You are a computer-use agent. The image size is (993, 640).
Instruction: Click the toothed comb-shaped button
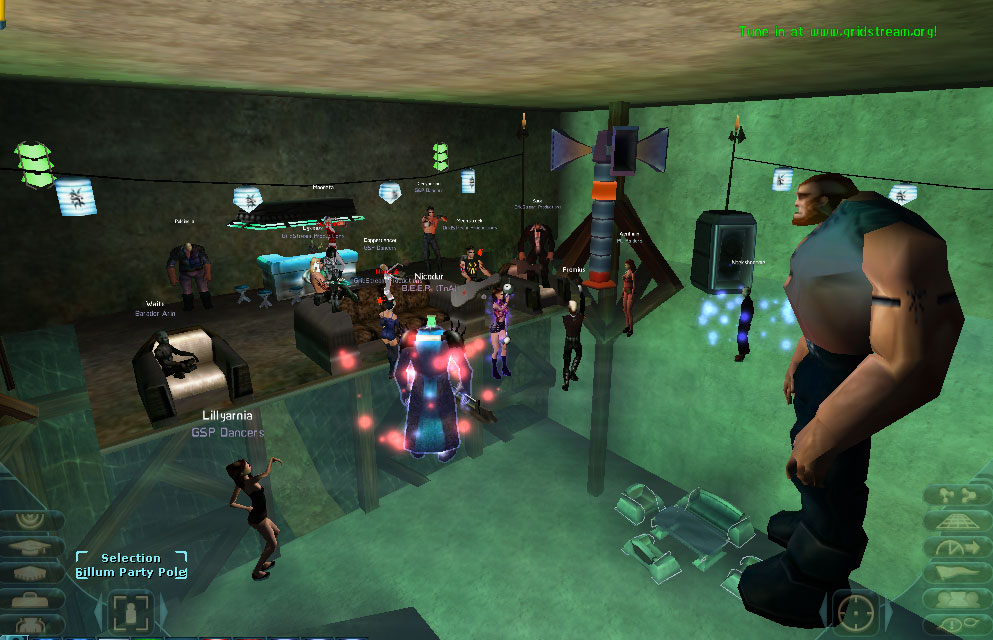click(x=31, y=573)
